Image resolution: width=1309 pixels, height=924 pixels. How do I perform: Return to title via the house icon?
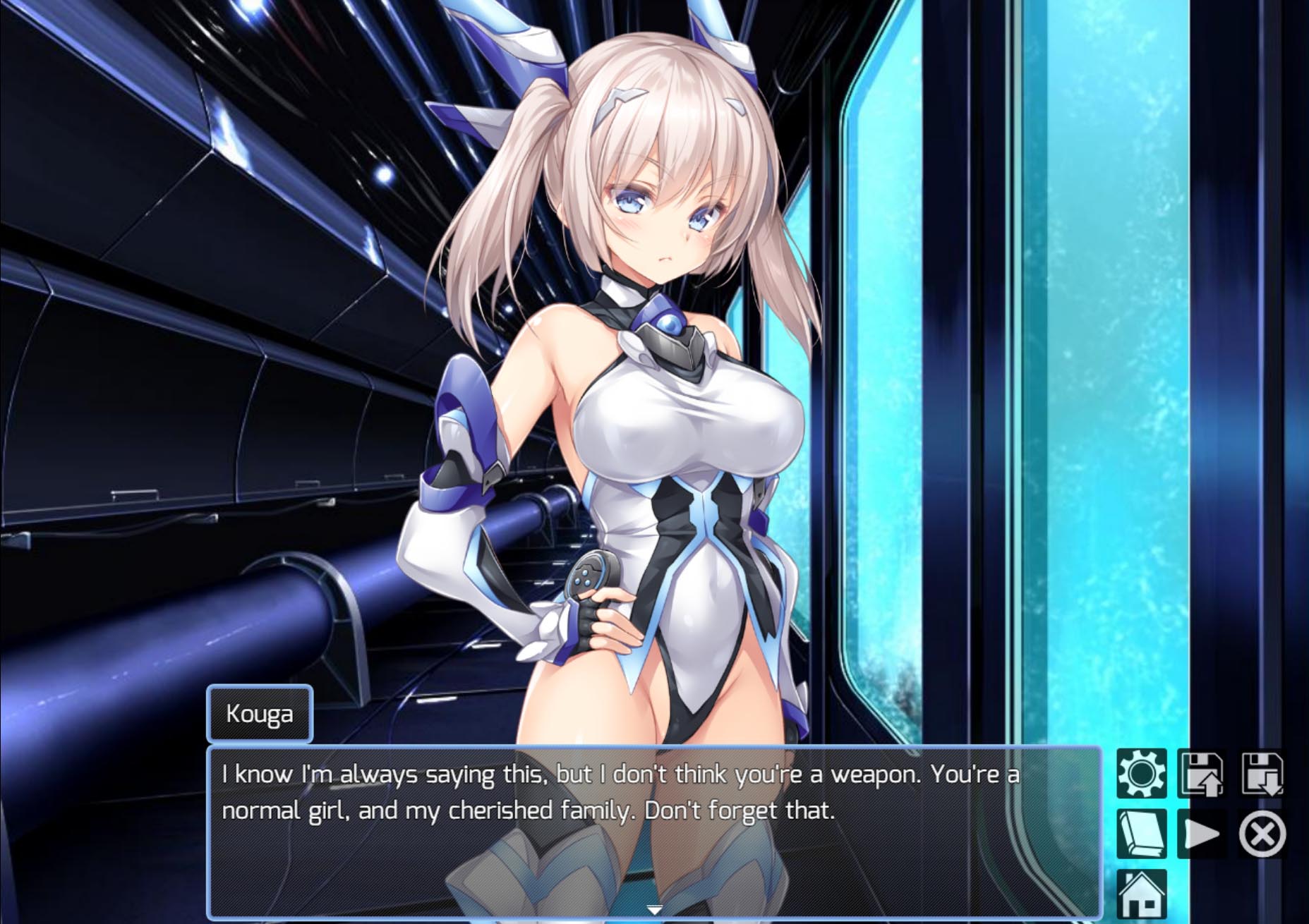click(x=1141, y=894)
